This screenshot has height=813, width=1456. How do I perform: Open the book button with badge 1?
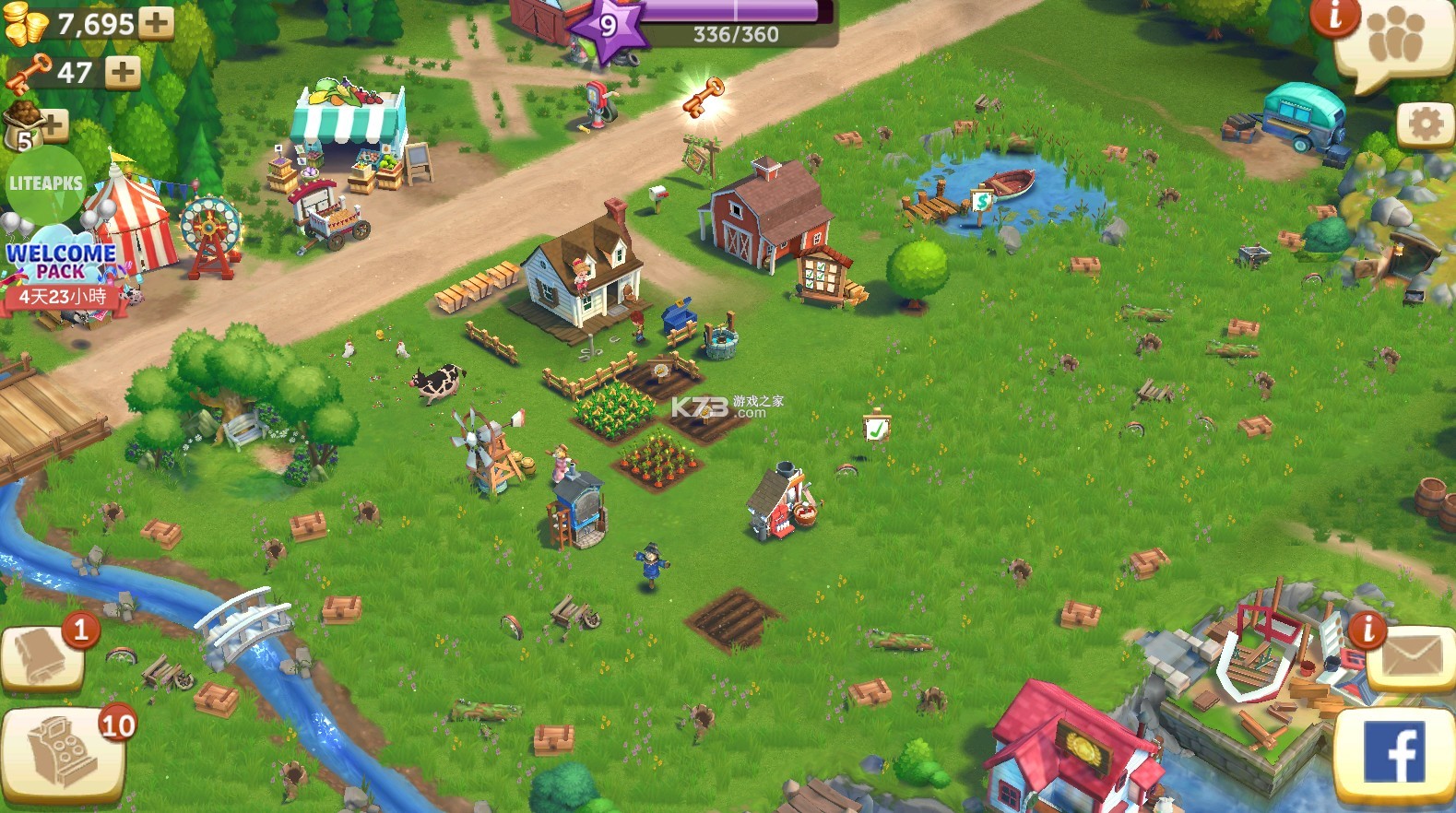click(x=42, y=659)
